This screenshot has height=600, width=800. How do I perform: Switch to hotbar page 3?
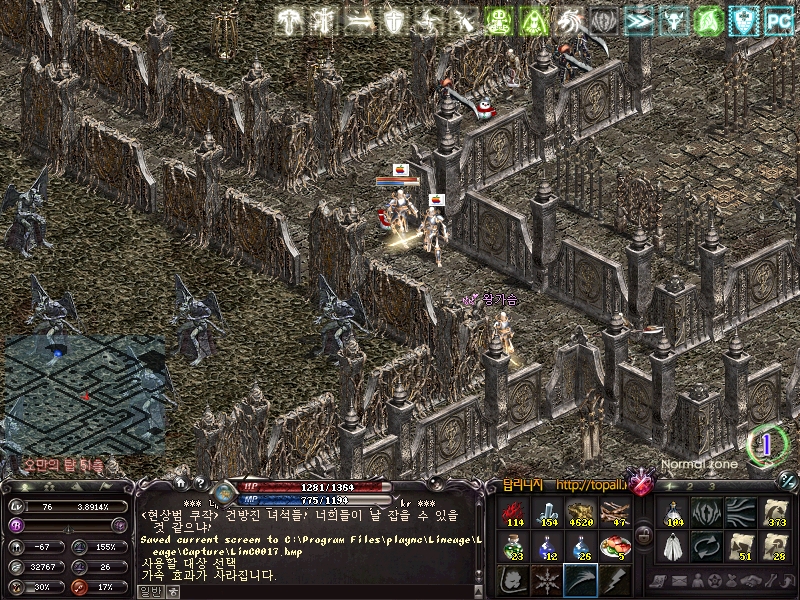[x=711, y=486]
